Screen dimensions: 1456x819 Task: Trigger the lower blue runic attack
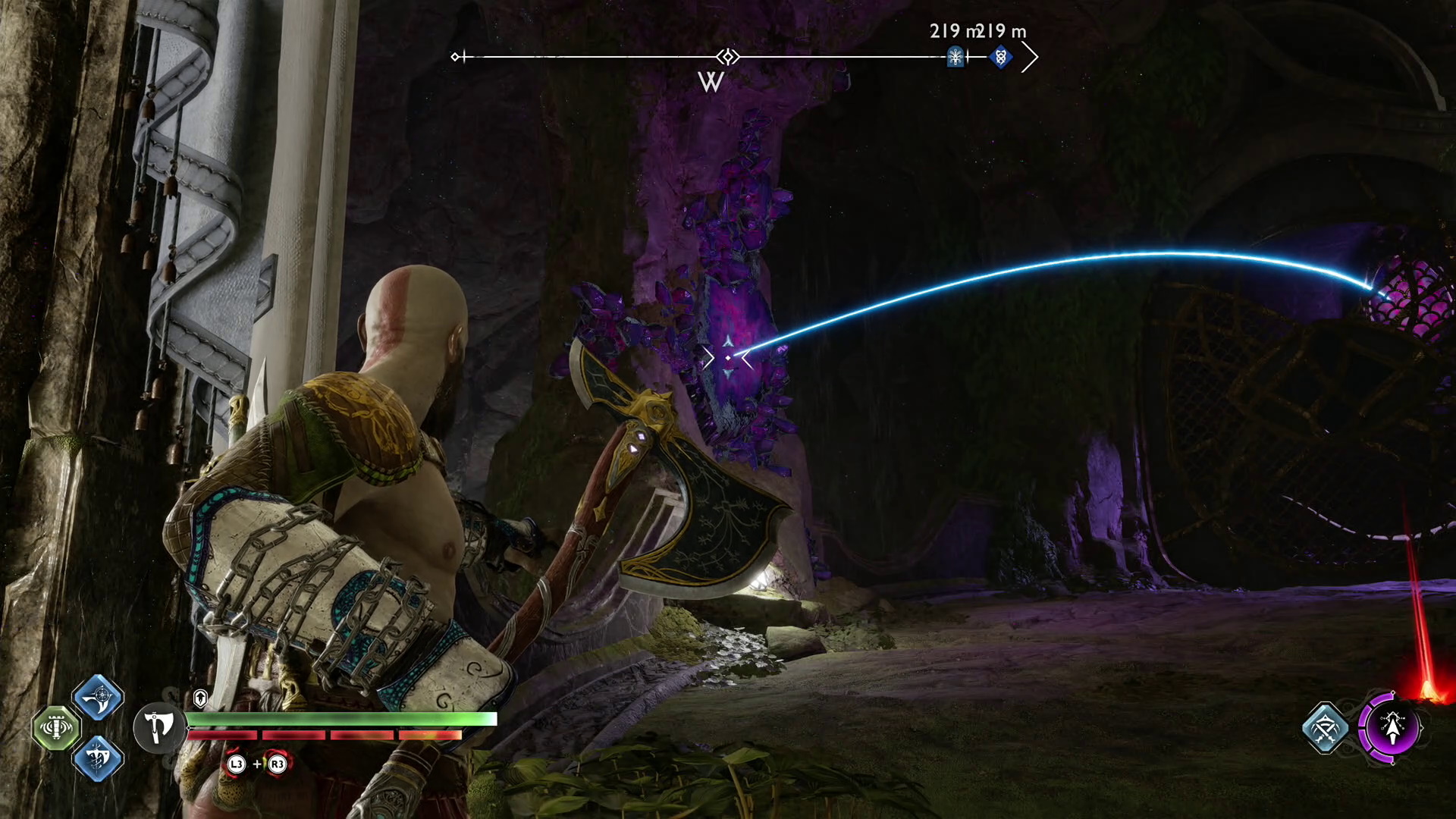click(x=98, y=758)
